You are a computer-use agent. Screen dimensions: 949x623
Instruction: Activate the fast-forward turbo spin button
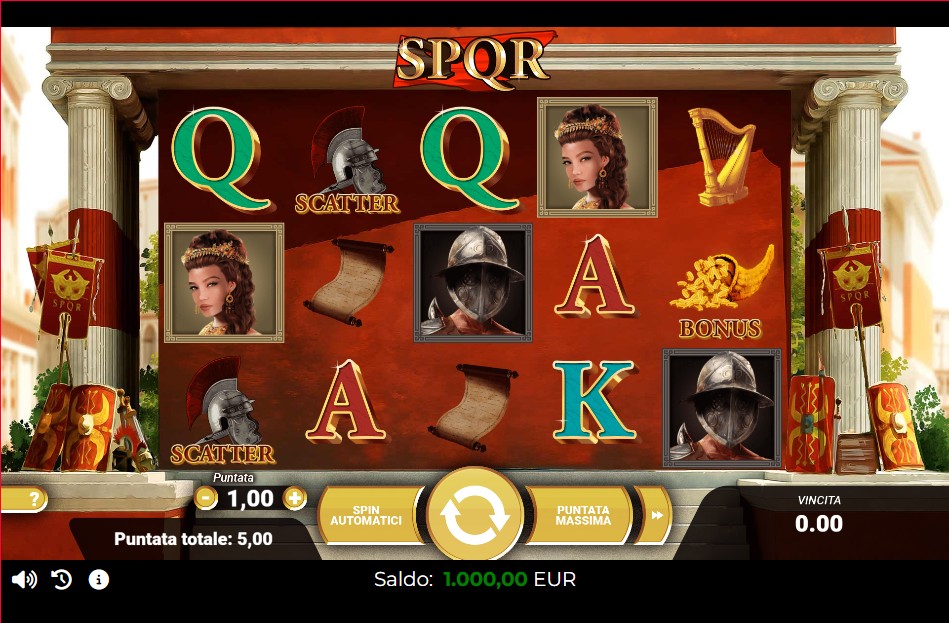656,515
